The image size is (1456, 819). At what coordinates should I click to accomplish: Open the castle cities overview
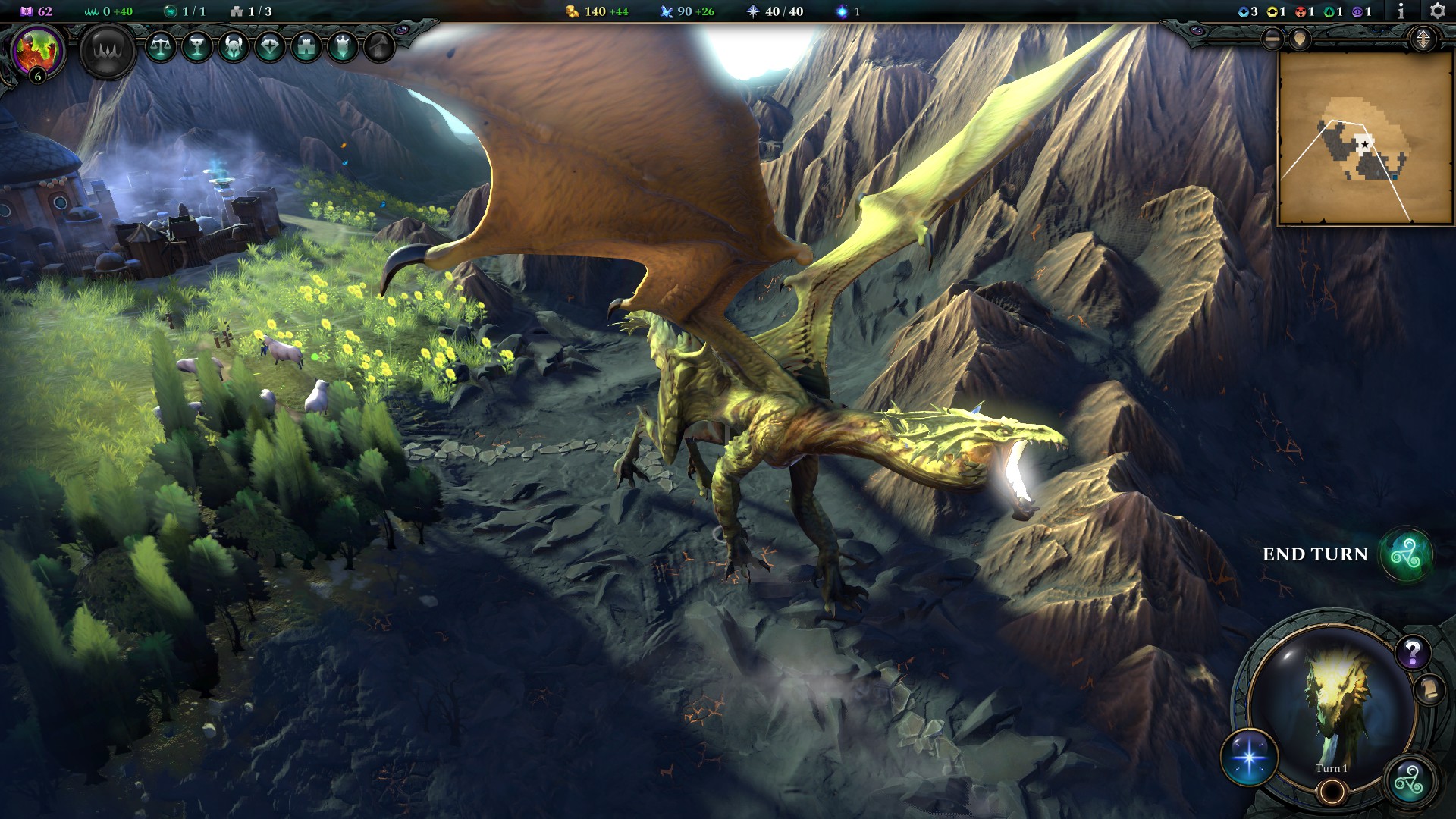click(x=306, y=47)
